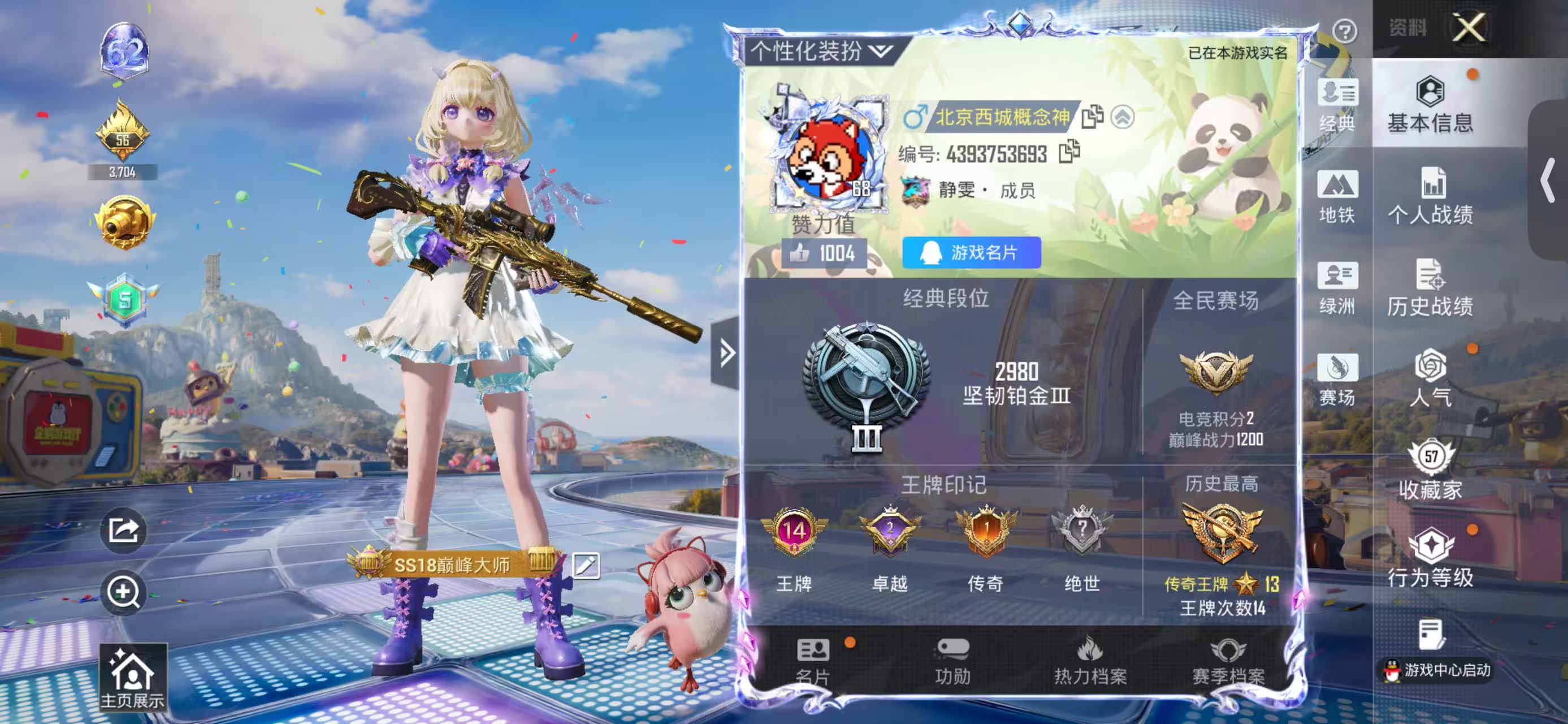Close the profile screen with X
Screen dimensions: 1568x724
(1469, 28)
